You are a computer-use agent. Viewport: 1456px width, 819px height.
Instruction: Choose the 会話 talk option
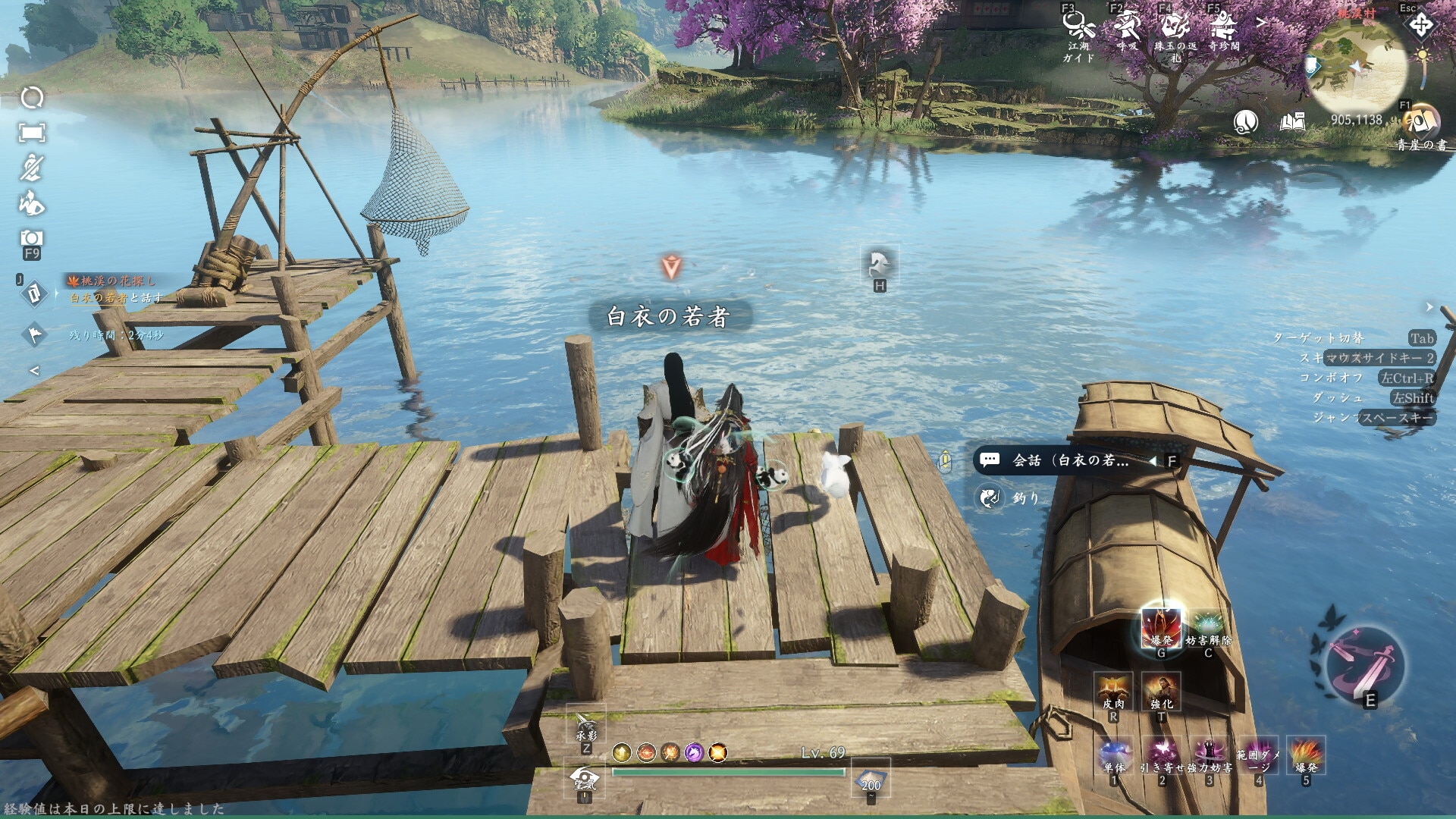[1069, 460]
